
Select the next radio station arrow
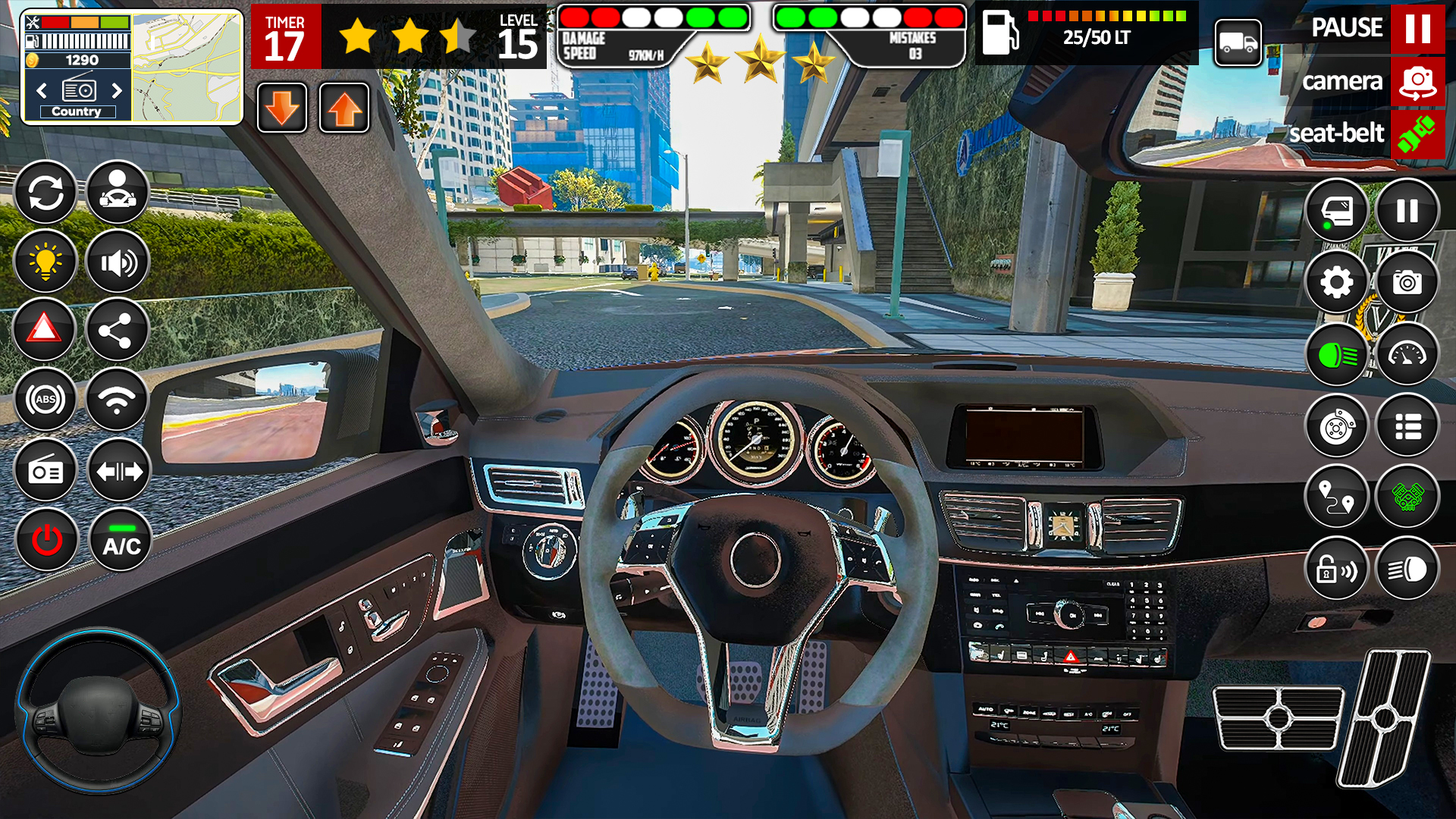117,91
